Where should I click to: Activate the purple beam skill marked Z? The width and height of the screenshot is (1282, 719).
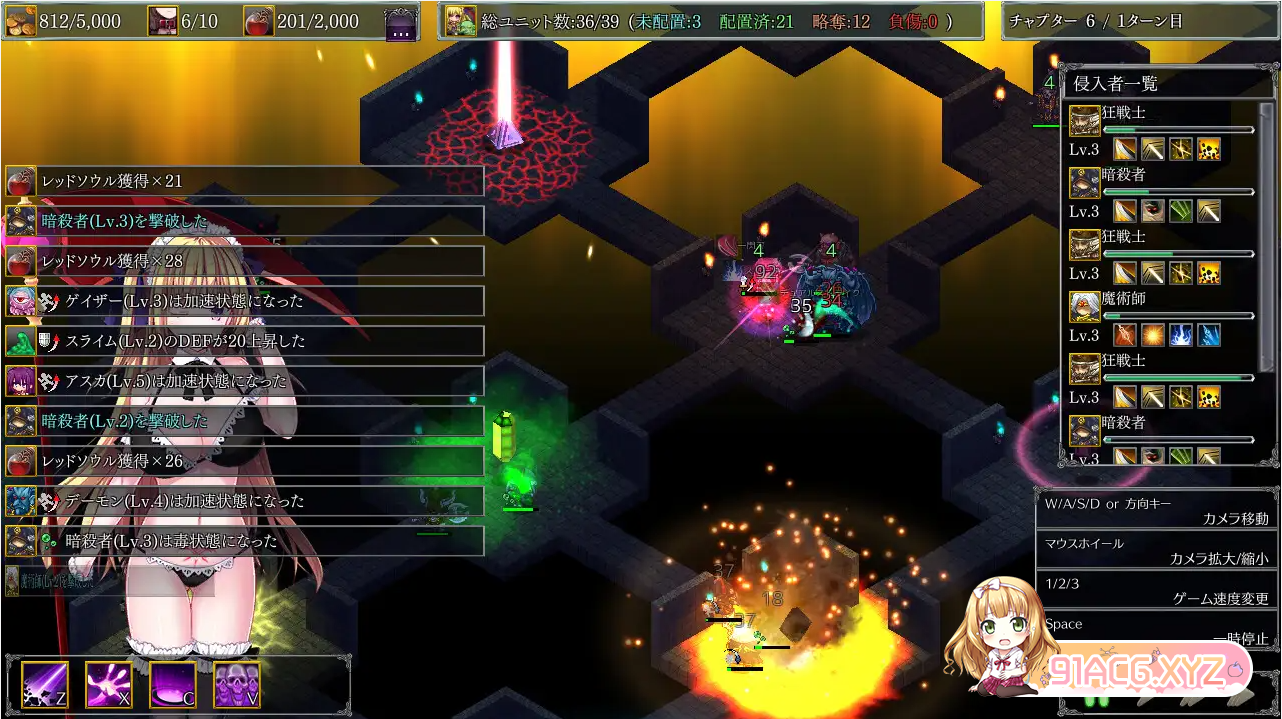(45, 685)
